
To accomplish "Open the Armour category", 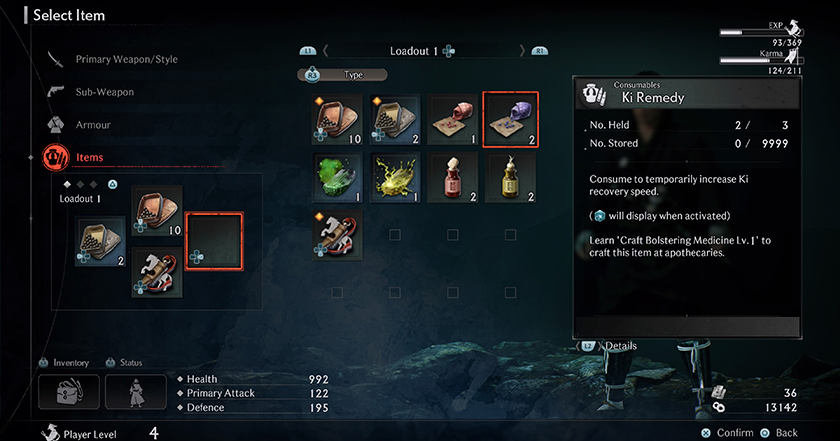I will [93, 125].
